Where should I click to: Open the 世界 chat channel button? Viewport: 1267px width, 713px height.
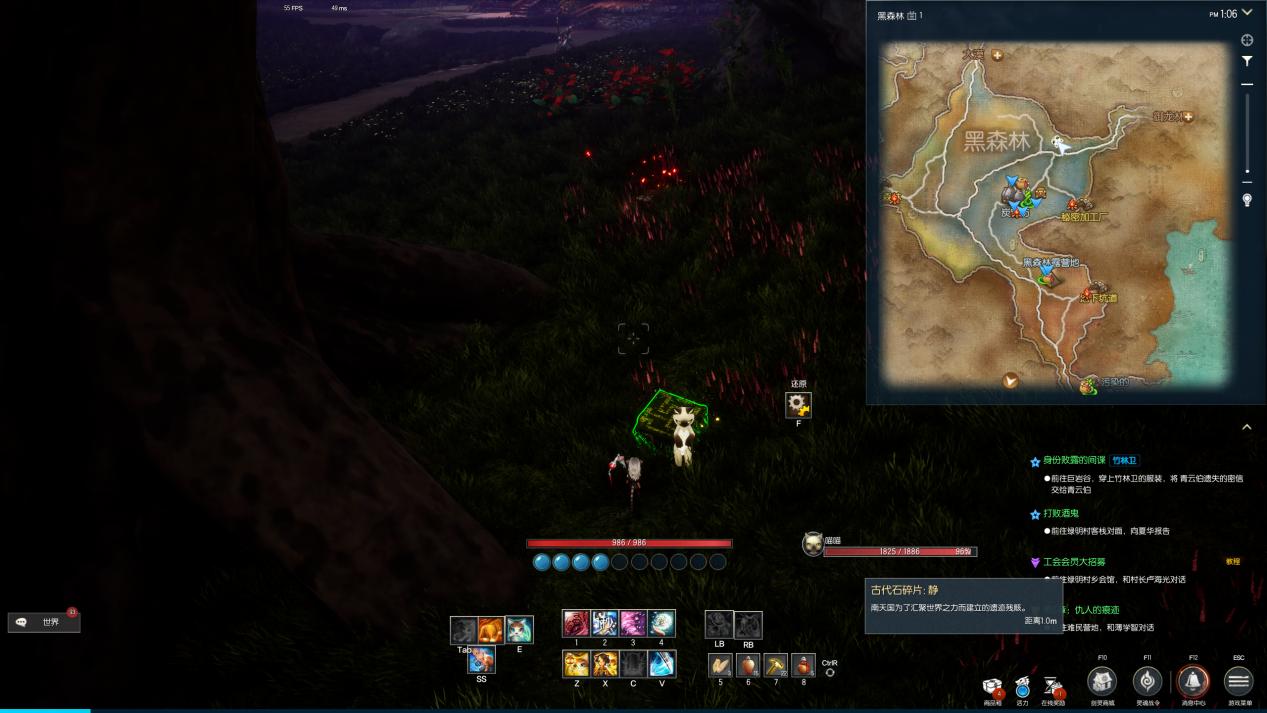pos(44,622)
